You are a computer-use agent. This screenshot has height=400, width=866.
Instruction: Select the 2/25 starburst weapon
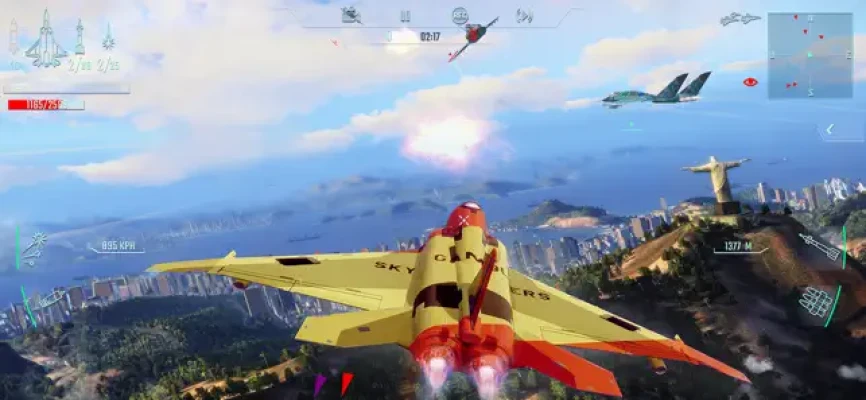click(x=108, y=40)
